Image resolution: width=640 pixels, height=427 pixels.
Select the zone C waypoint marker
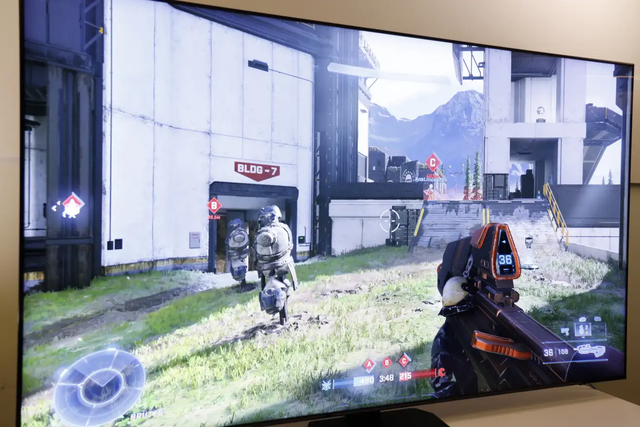(433, 161)
